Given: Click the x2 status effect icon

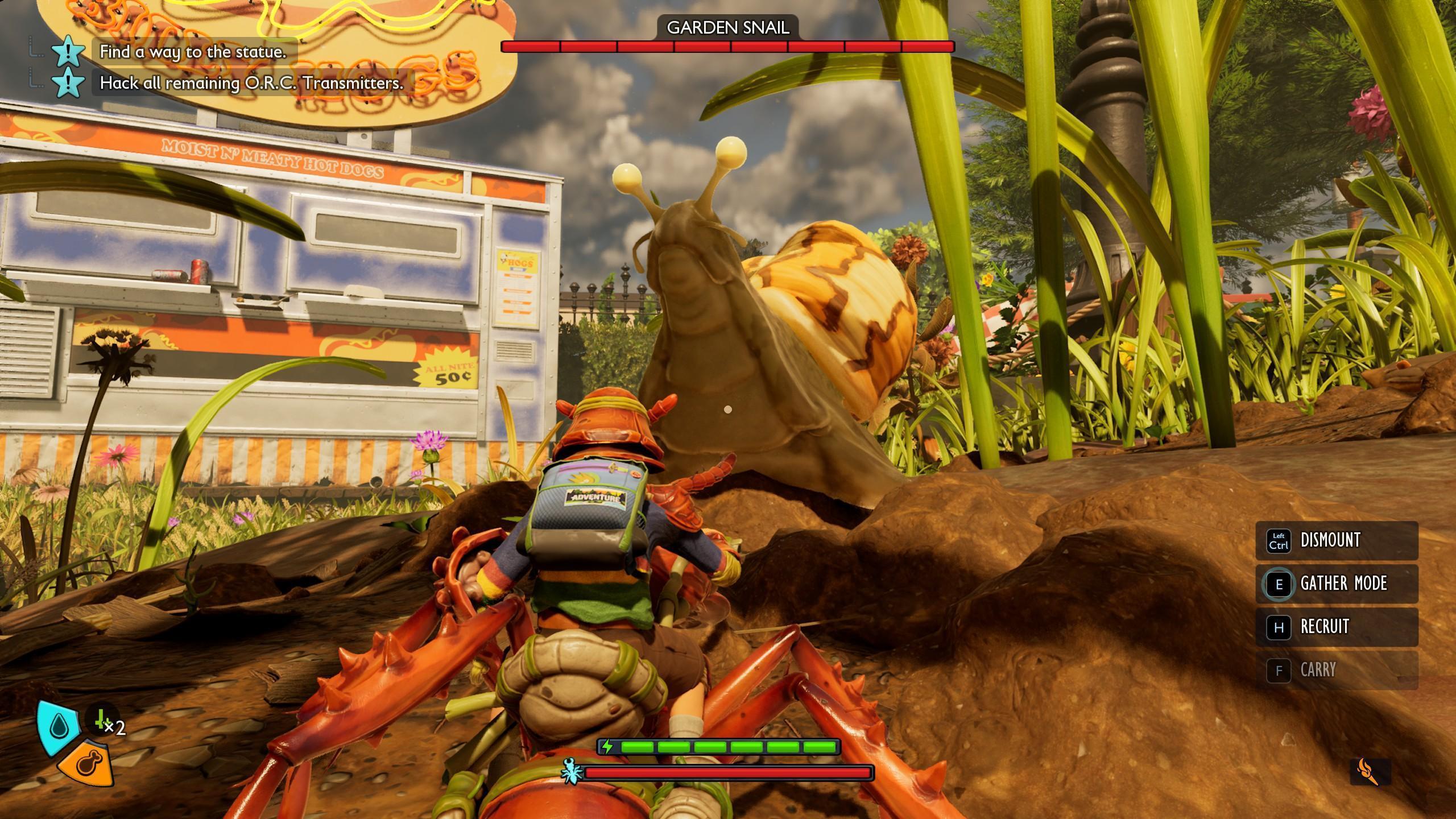Looking at the screenshot, I should pyautogui.click(x=105, y=721).
